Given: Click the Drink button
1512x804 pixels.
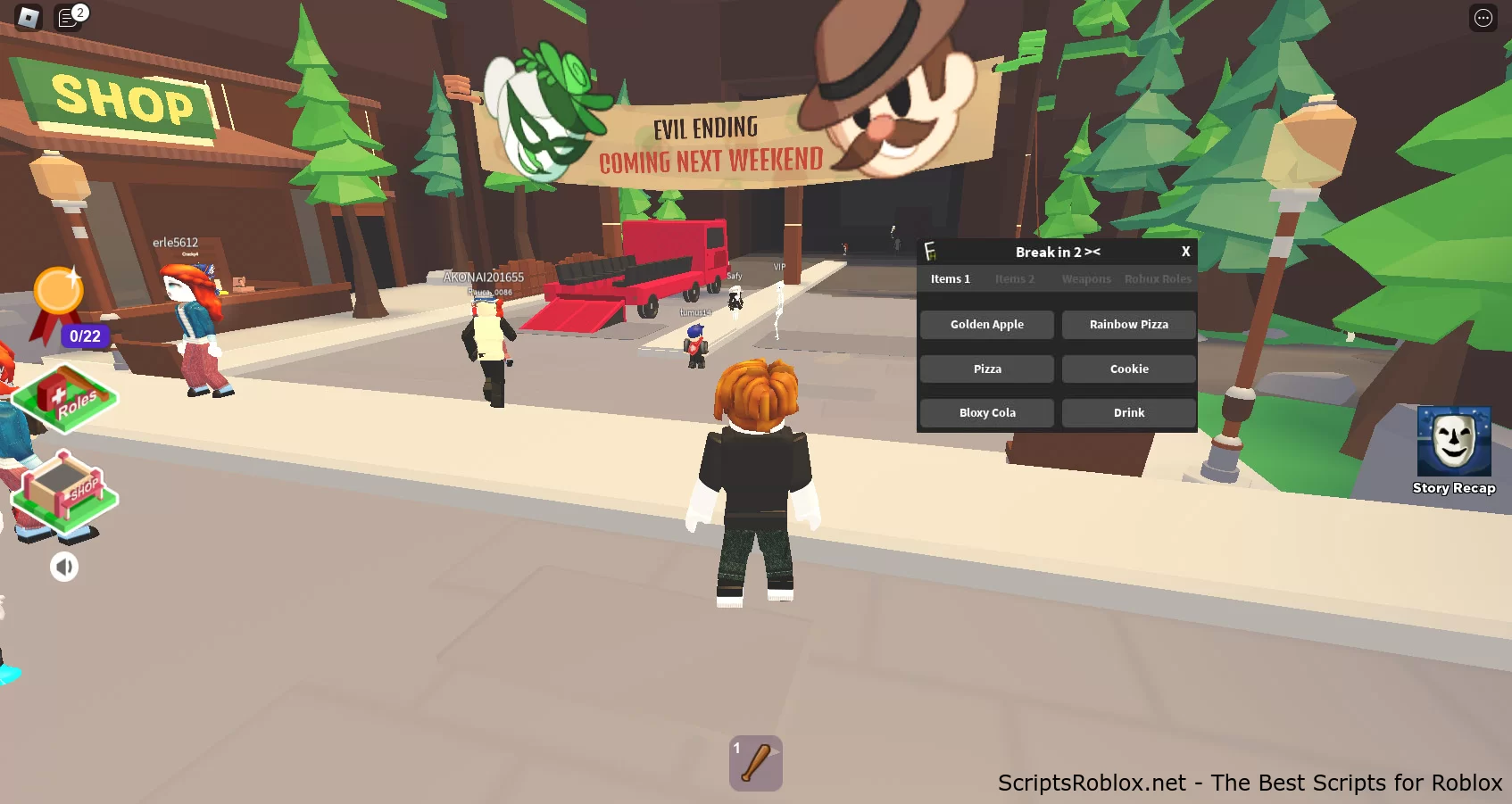Looking at the screenshot, I should tap(1128, 412).
